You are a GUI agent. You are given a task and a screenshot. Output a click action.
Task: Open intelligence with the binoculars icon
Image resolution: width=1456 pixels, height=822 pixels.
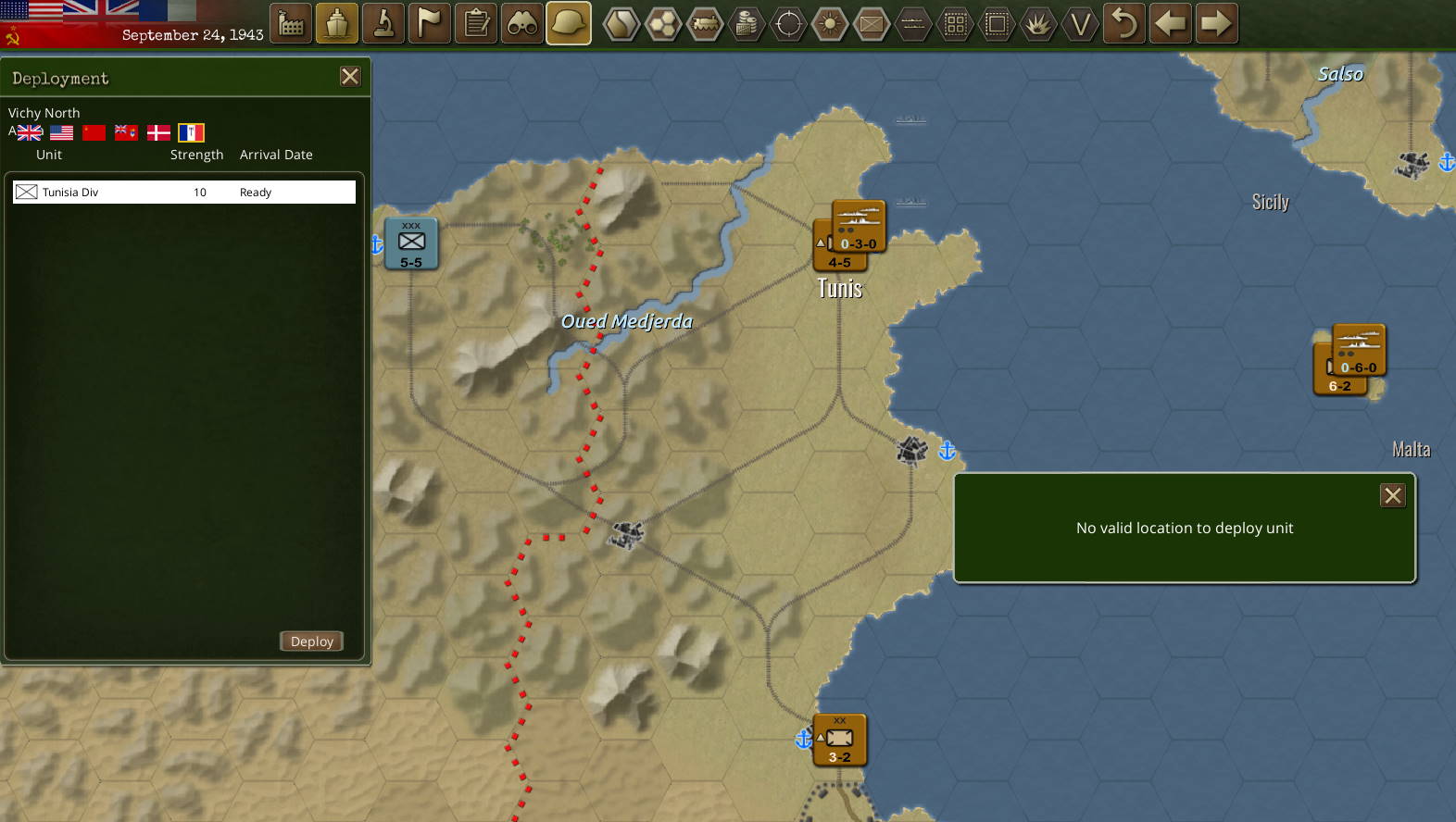tap(521, 23)
